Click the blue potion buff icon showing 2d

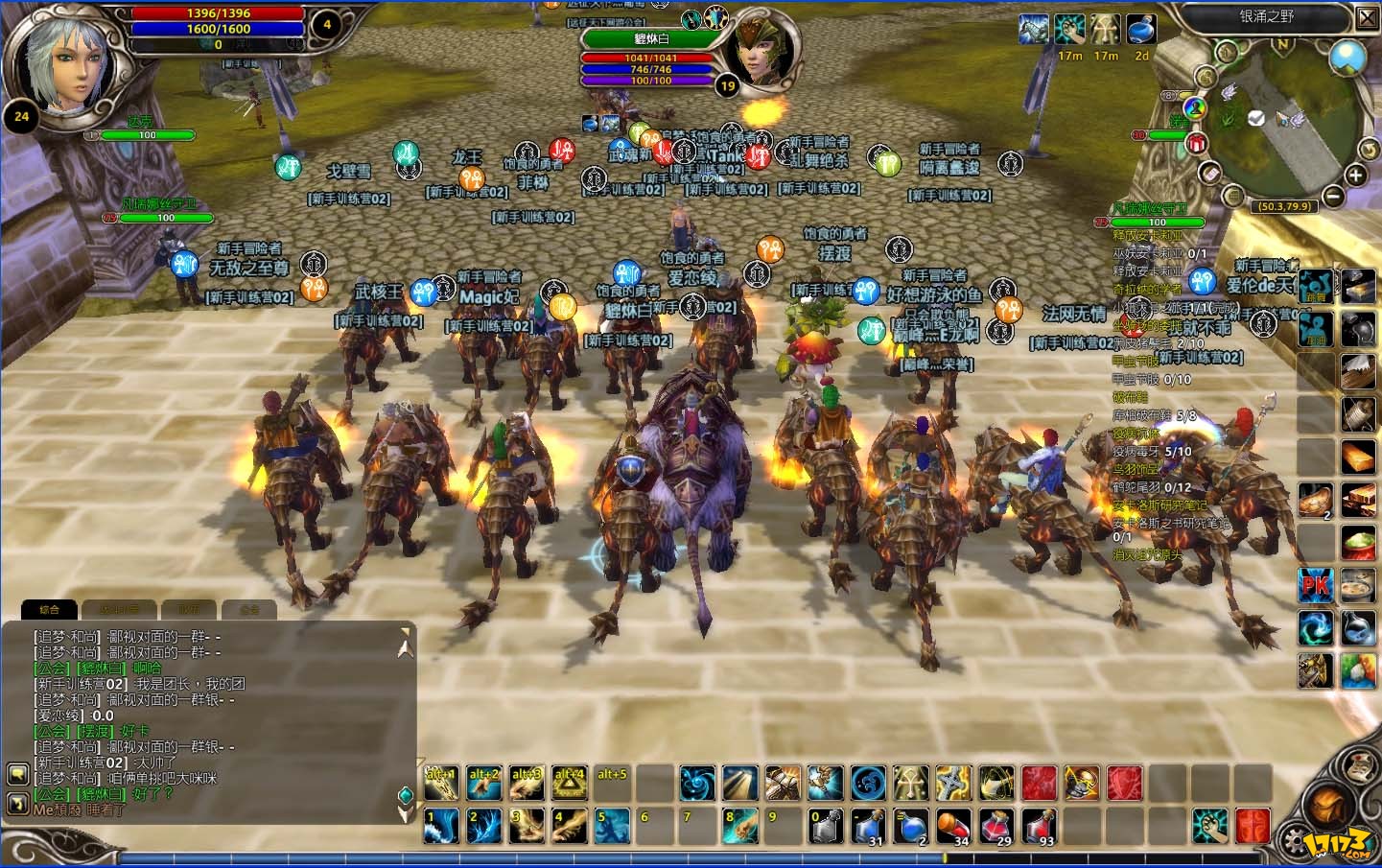[x=1140, y=30]
